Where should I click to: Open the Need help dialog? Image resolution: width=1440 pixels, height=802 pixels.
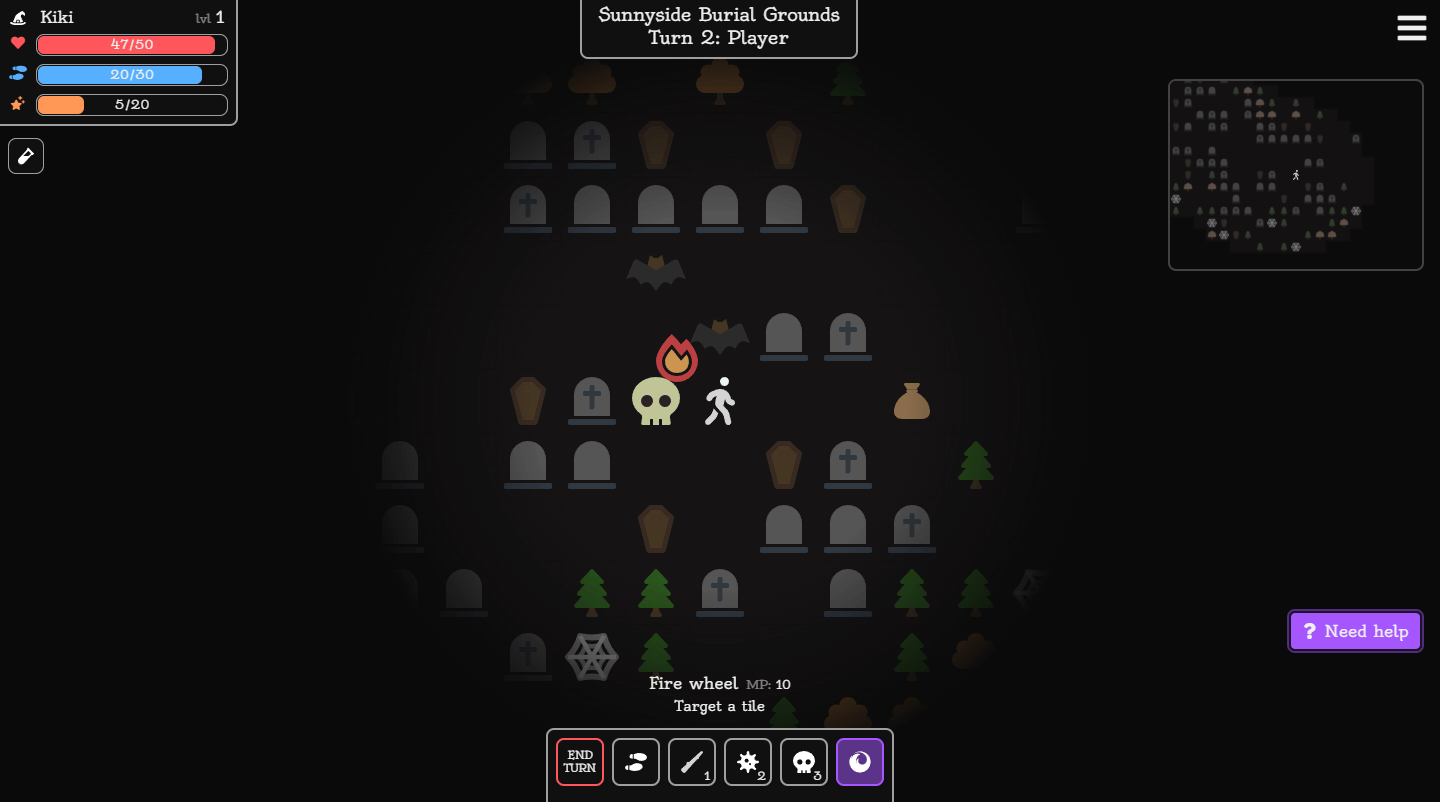1355,631
